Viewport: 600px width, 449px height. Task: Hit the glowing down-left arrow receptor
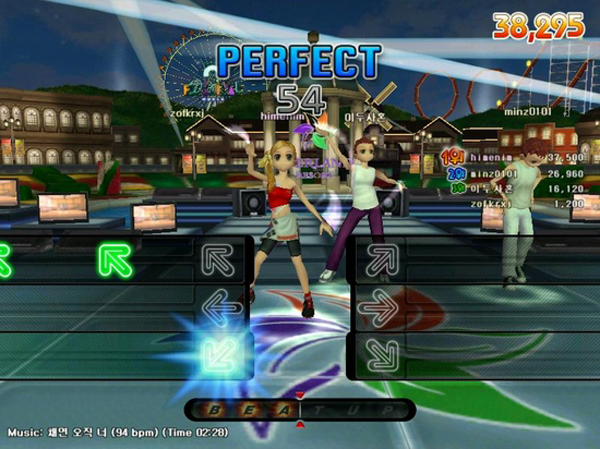click(x=218, y=353)
